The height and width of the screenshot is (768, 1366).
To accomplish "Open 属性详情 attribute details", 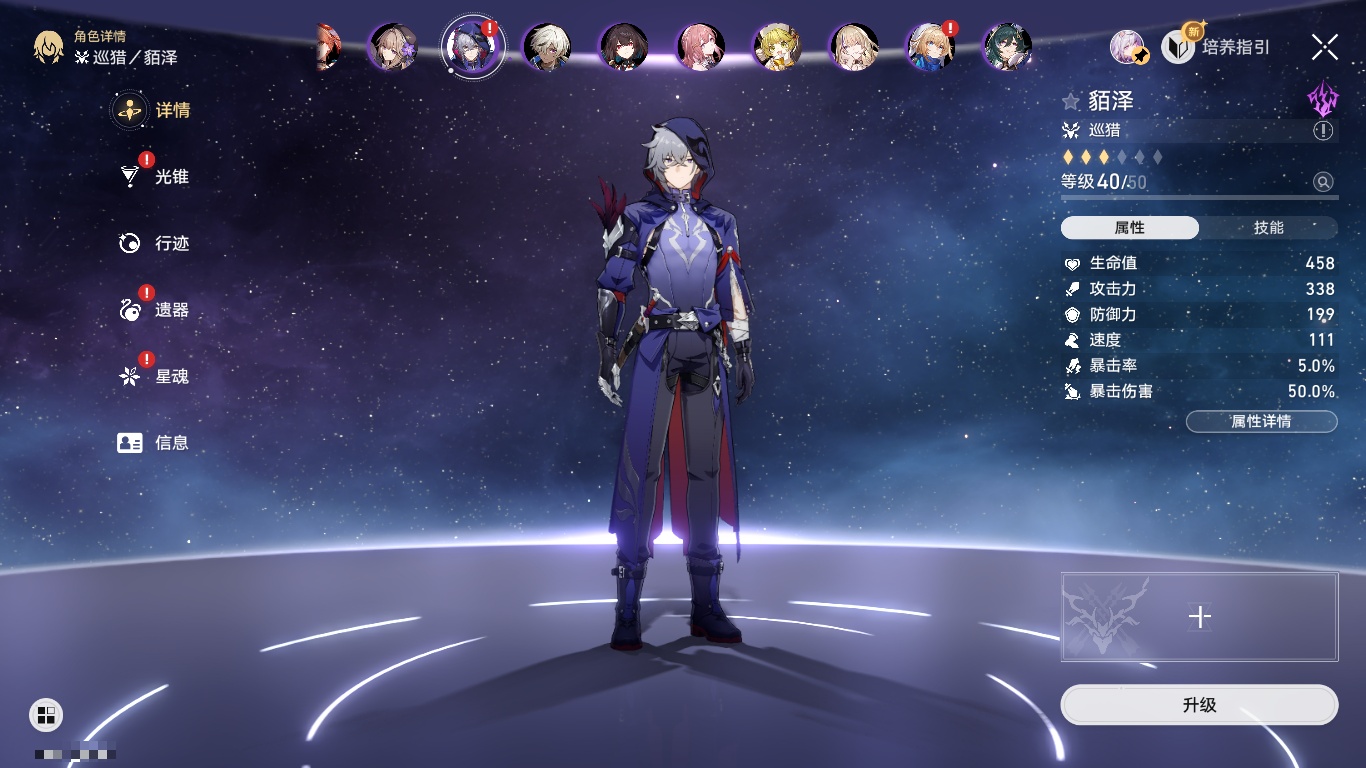I will (x=1261, y=422).
